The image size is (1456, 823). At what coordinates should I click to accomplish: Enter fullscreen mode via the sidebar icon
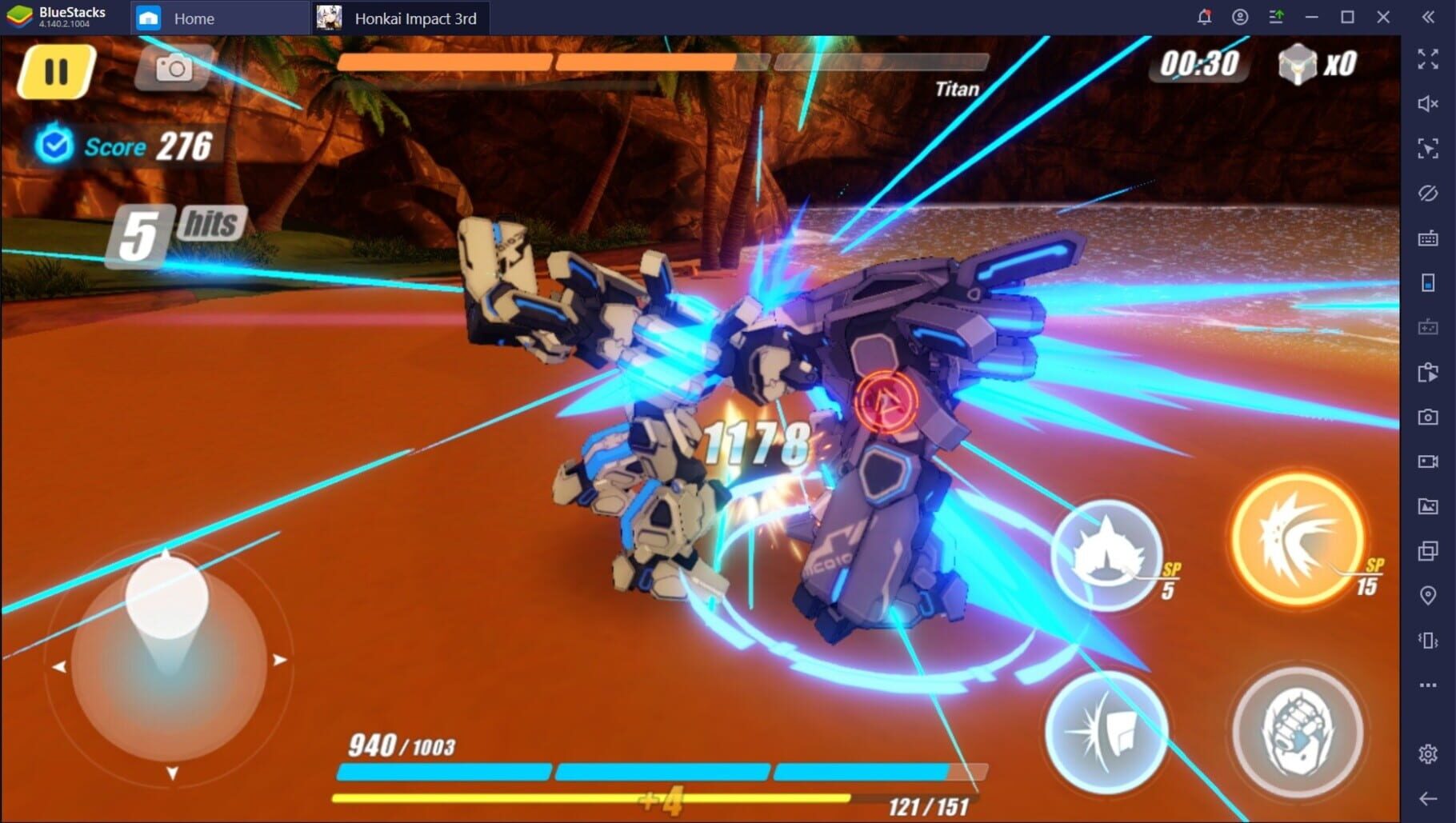click(x=1427, y=58)
